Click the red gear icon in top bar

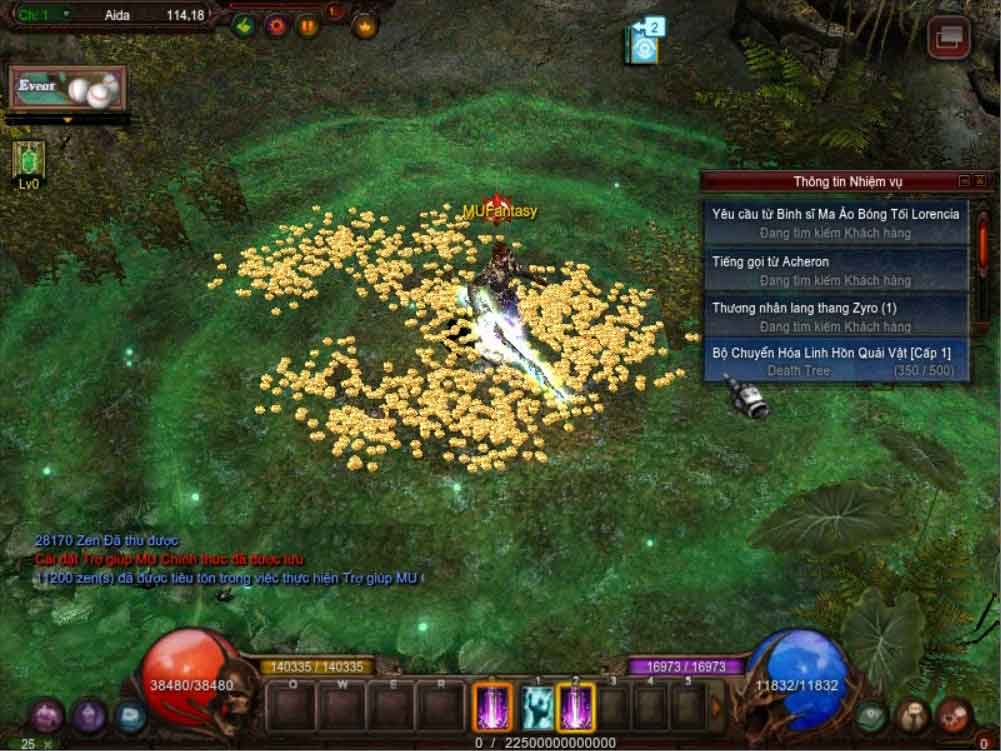coord(276,25)
